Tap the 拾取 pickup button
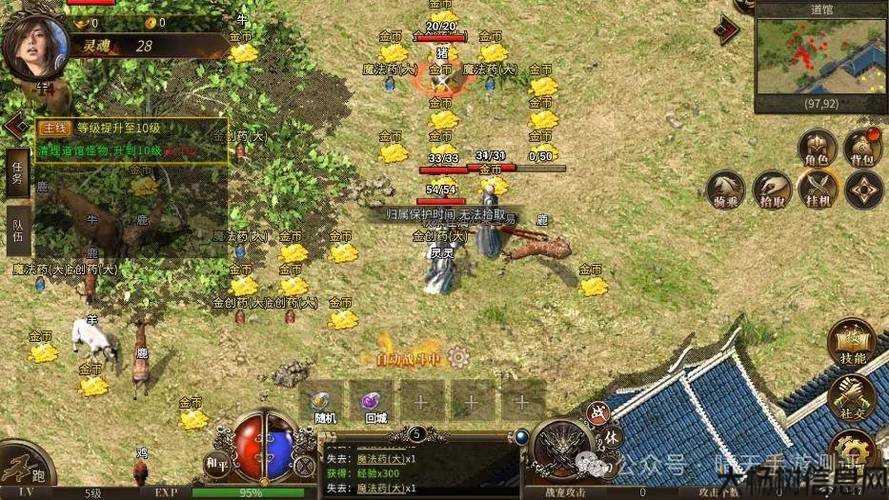 point(772,190)
